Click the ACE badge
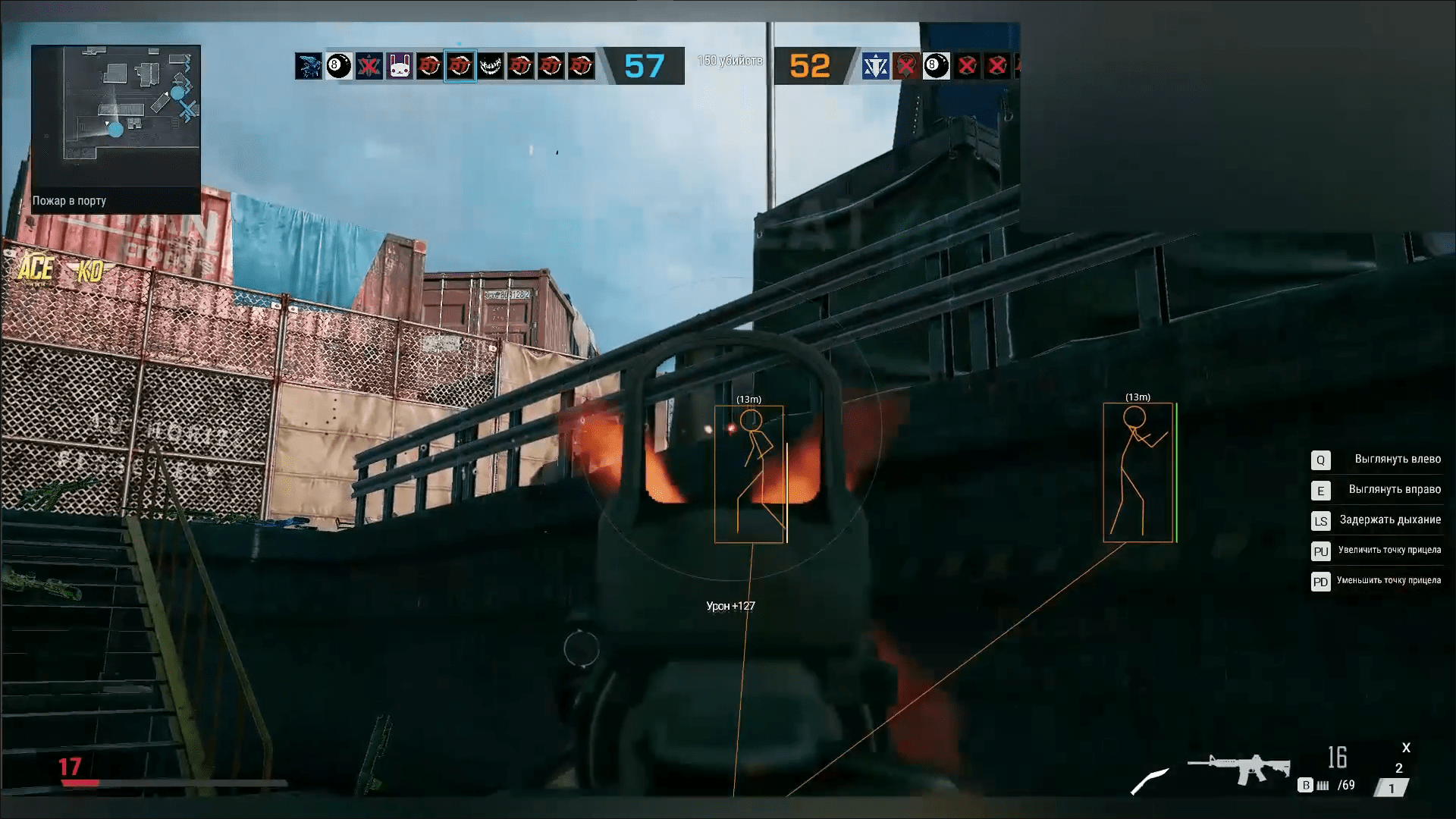The width and height of the screenshot is (1456, 819). pos(35,269)
